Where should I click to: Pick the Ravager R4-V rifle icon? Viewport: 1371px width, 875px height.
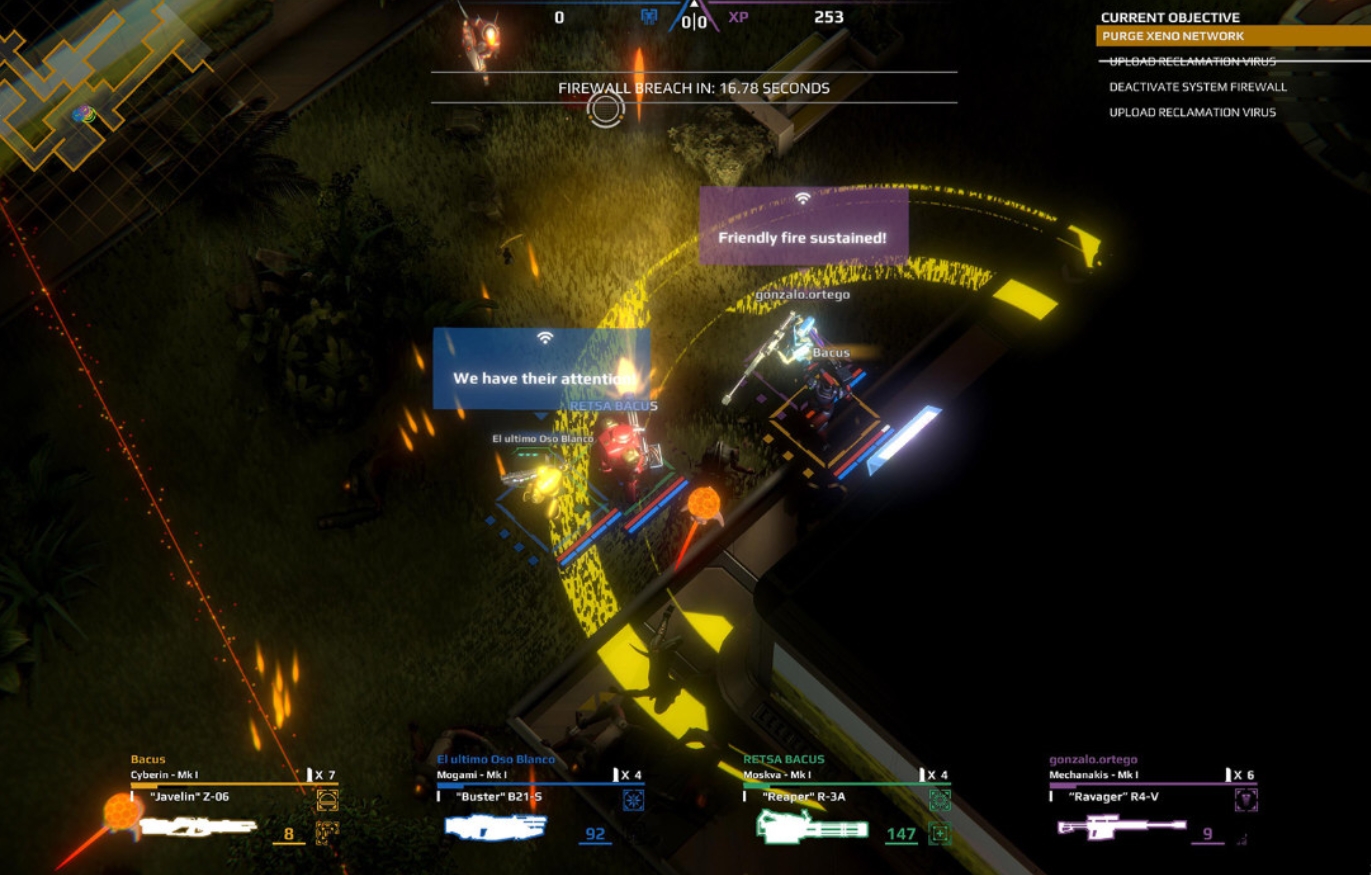pyautogui.click(x=1121, y=827)
